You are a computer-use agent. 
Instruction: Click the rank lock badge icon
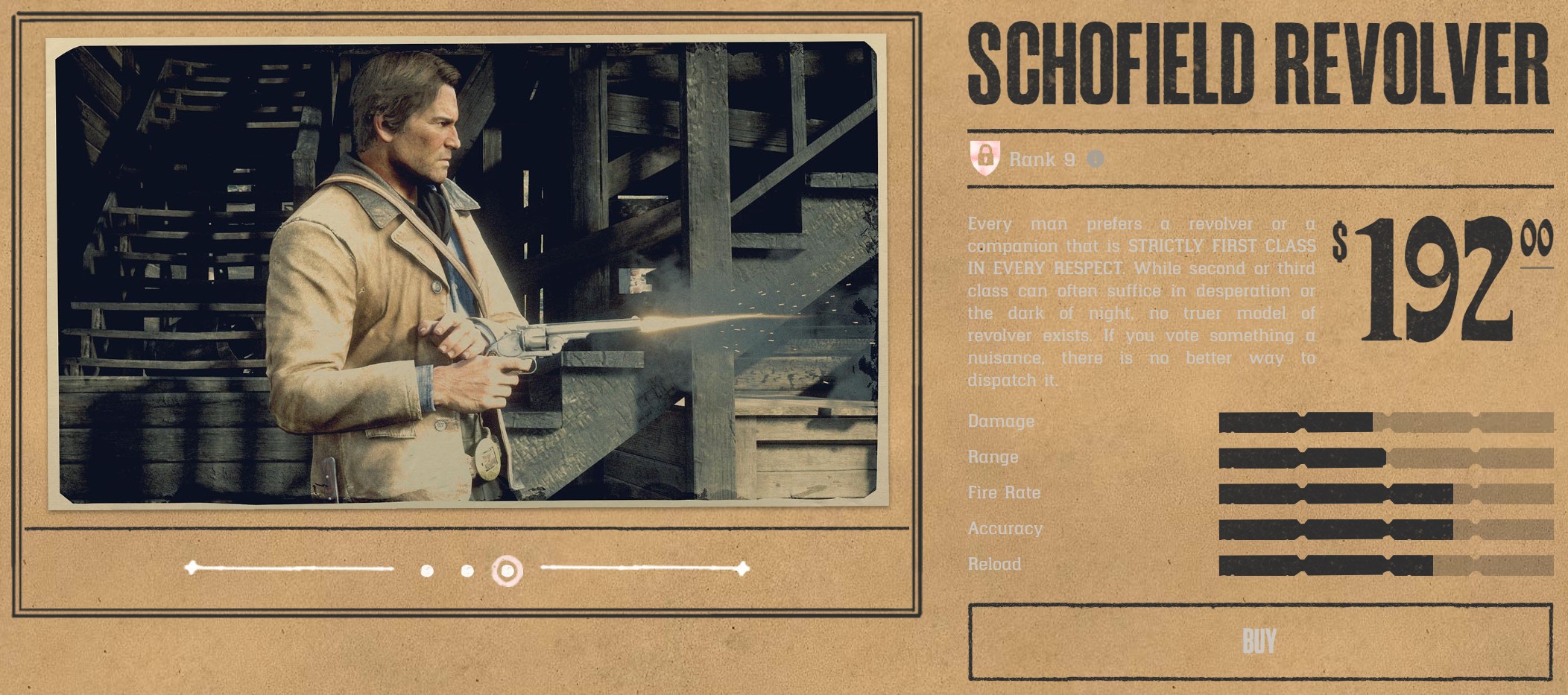coord(984,157)
